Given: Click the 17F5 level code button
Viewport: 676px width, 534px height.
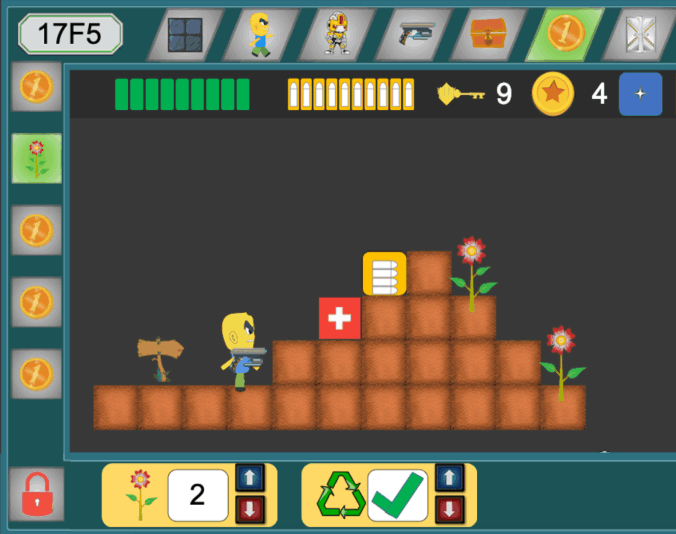Looking at the screenshot, I should tap(69, 34).
